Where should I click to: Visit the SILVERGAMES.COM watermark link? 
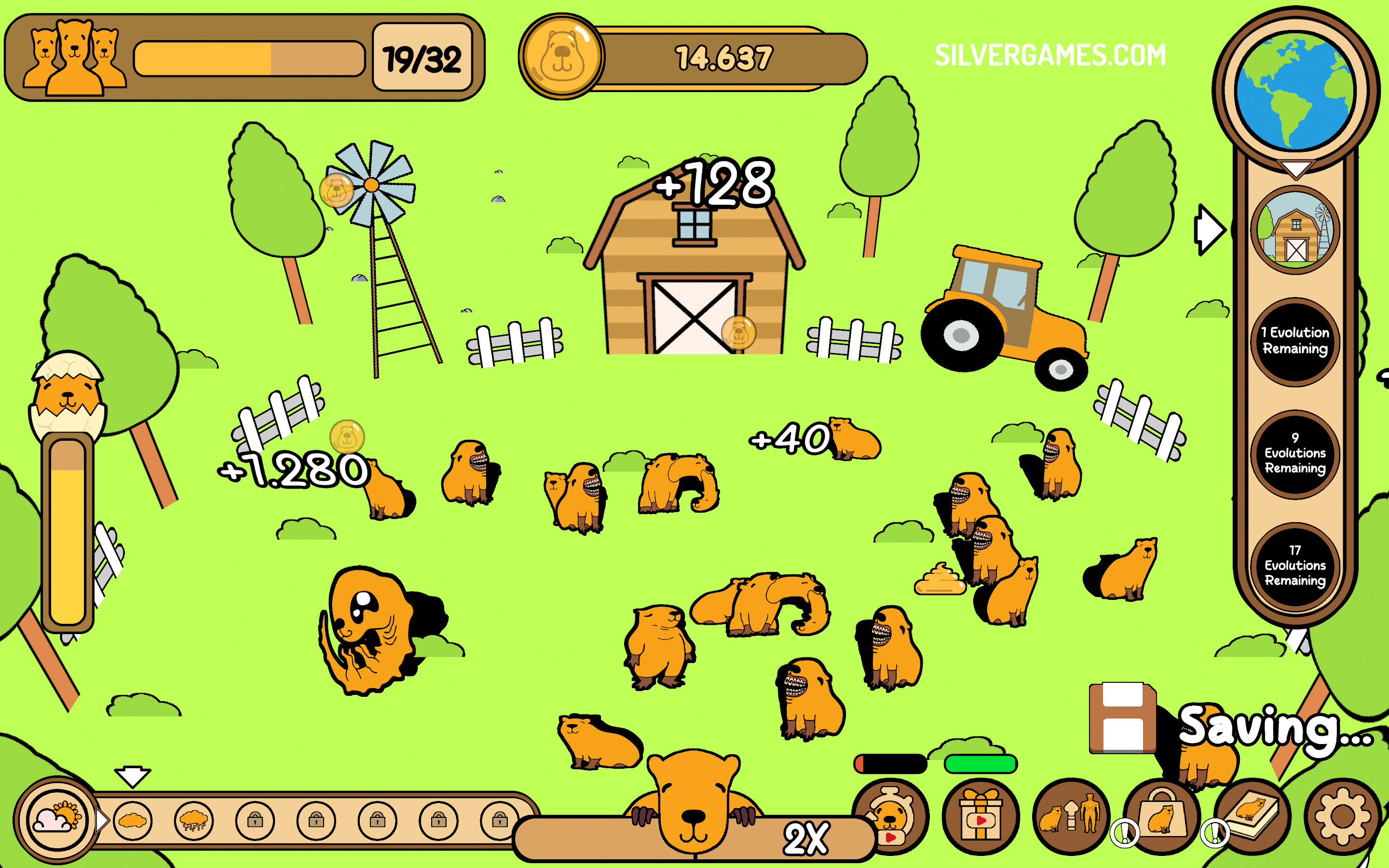pos(1050,55)
